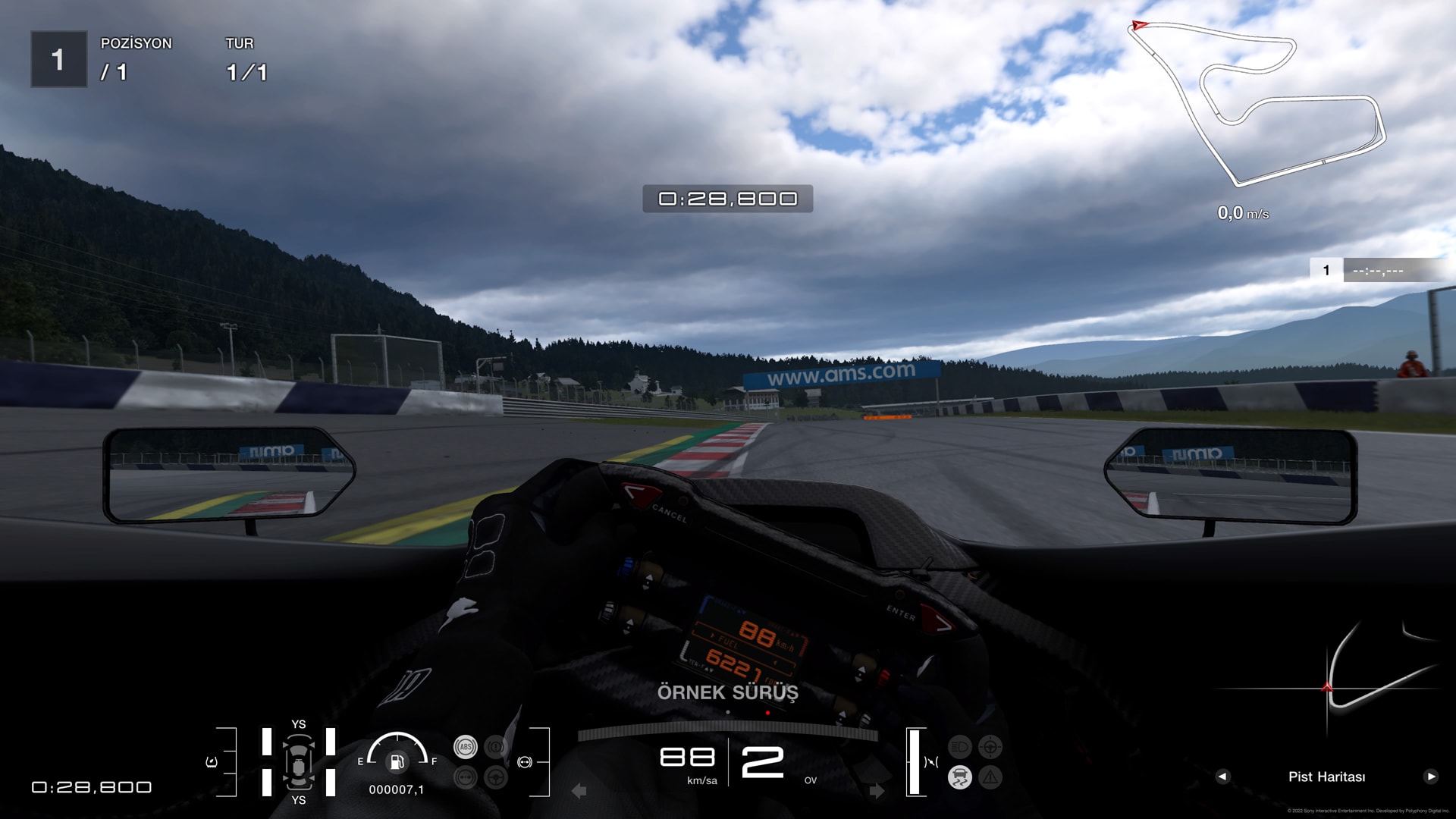Toggle the ABS indicator icon
Screen dimensions: 1456x819
tap(466, 747)
